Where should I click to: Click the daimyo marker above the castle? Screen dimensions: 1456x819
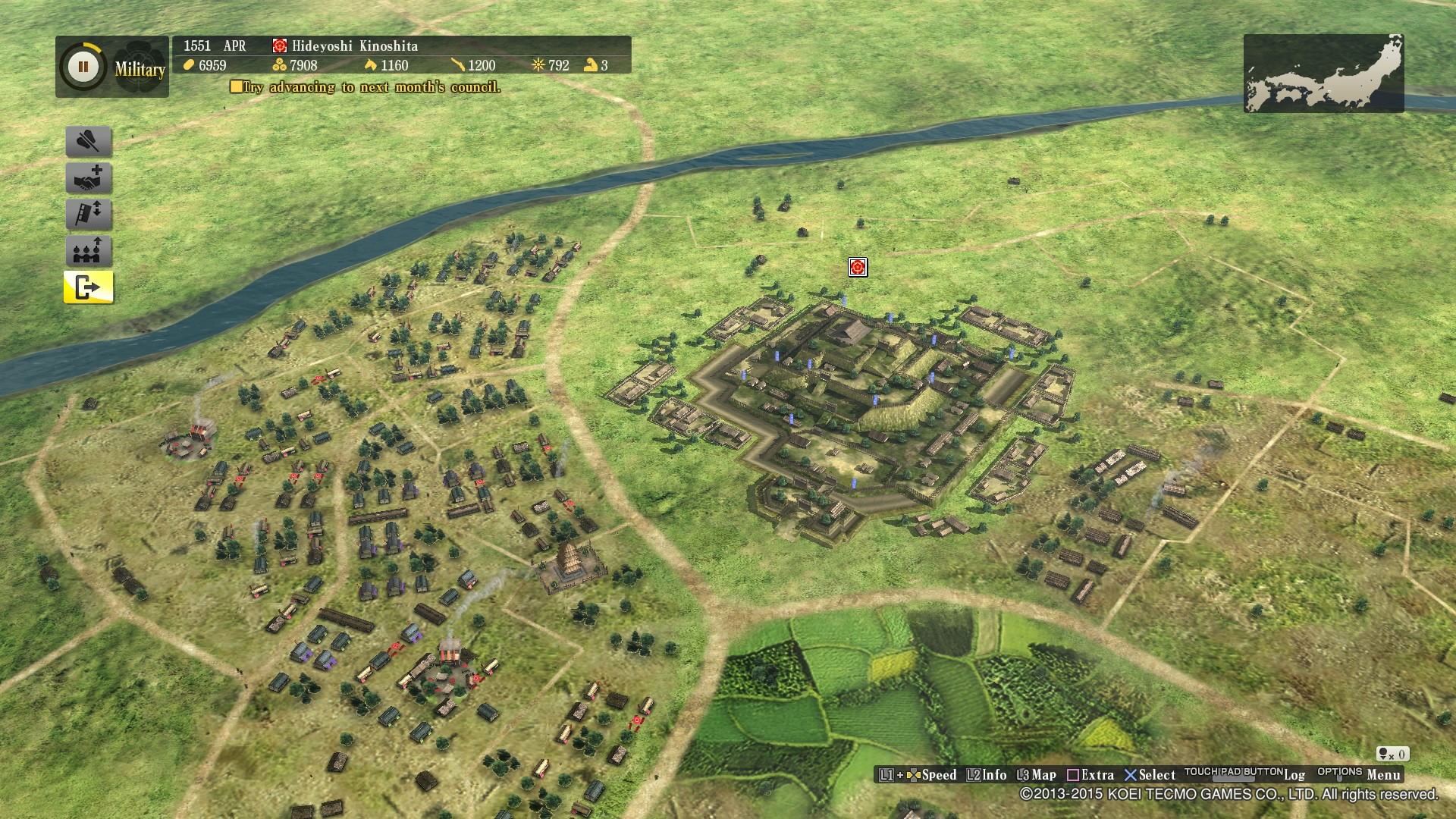(857, 268)
